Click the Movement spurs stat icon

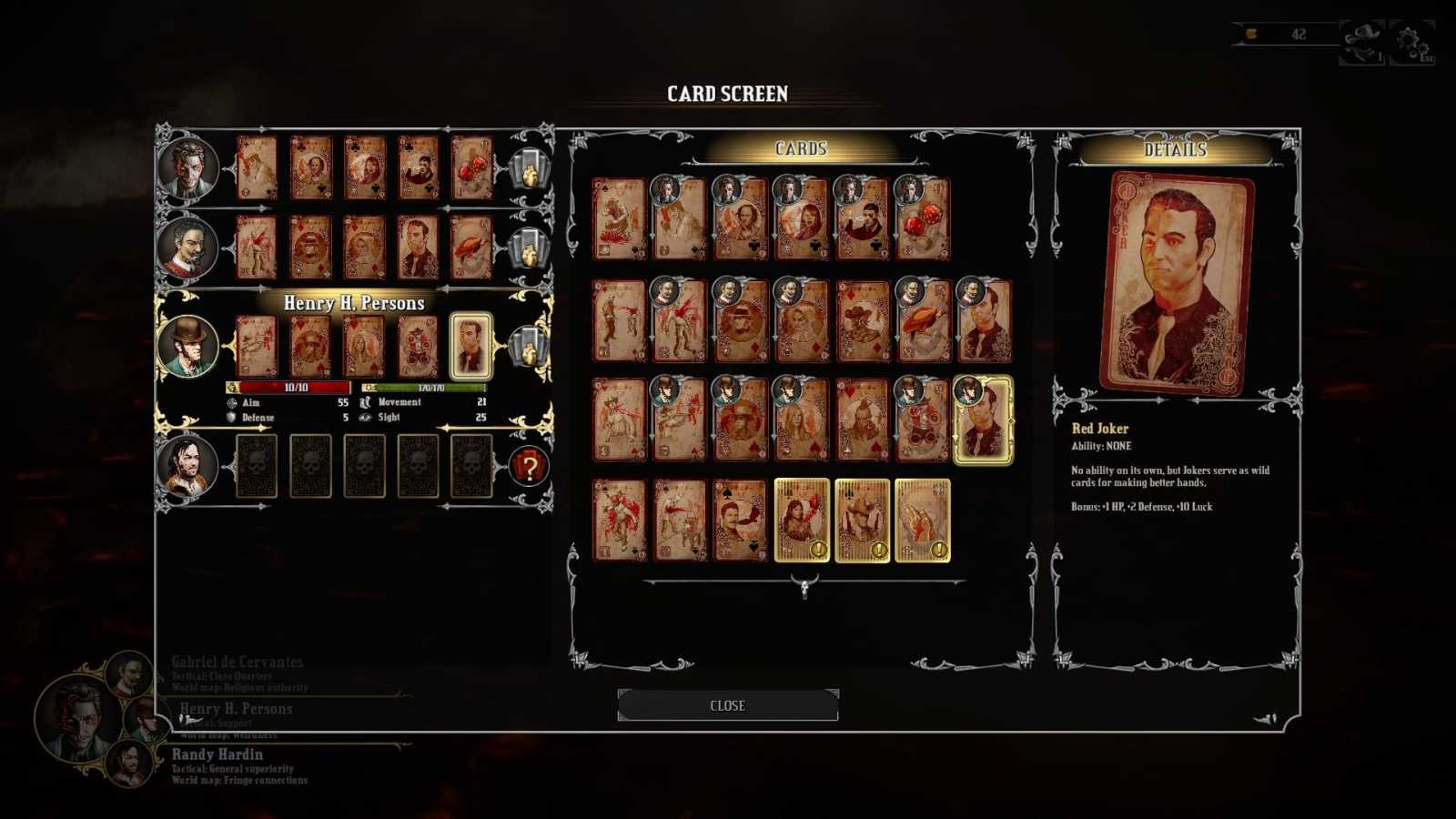363,401
